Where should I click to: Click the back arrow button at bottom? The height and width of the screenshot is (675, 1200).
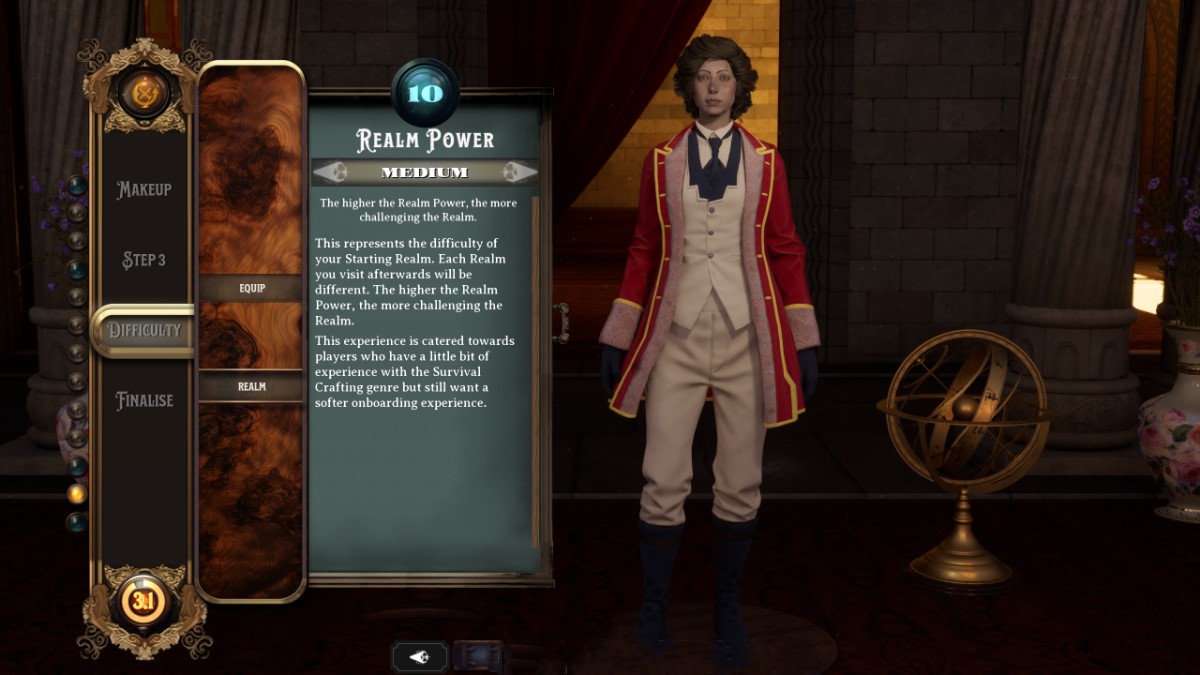(x=419, y=657)
